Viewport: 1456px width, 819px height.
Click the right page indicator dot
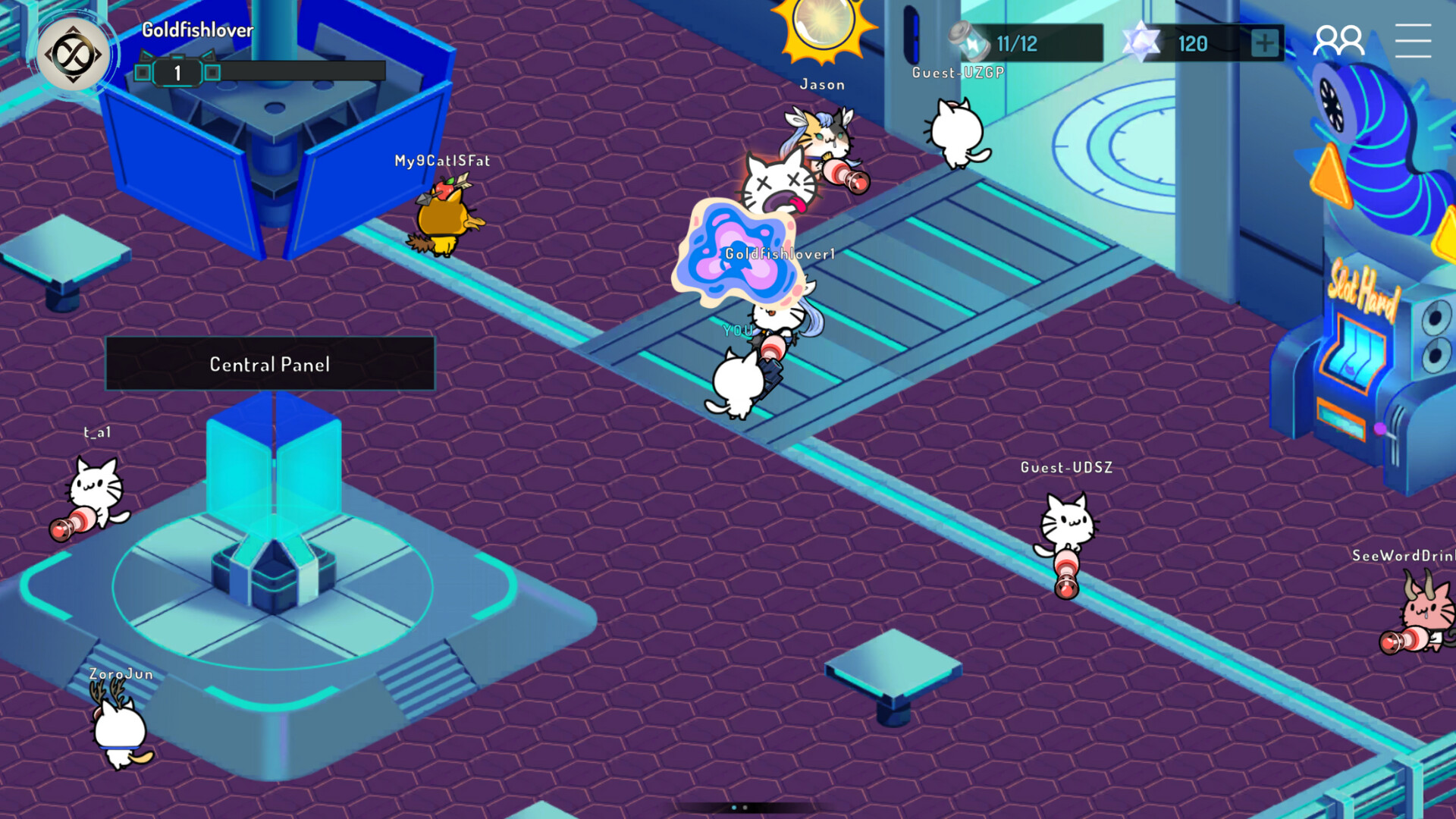745,808
